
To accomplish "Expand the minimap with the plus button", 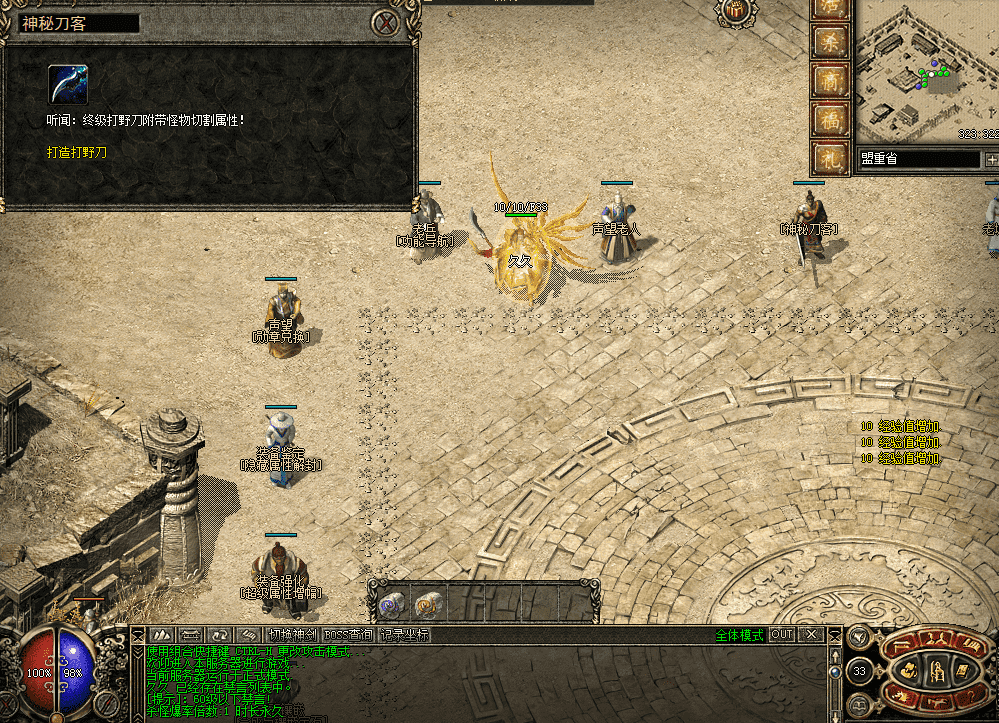I will 991,159.
